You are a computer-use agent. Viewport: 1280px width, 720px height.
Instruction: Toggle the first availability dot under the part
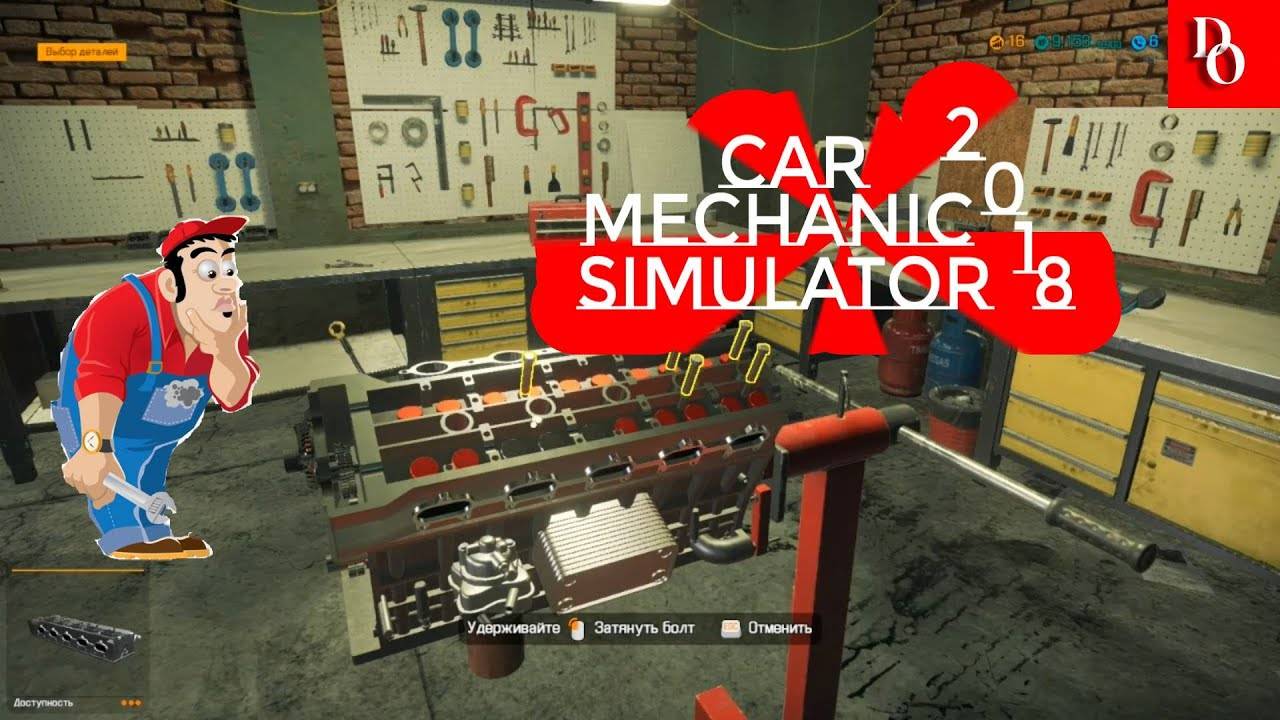(124, 703)
